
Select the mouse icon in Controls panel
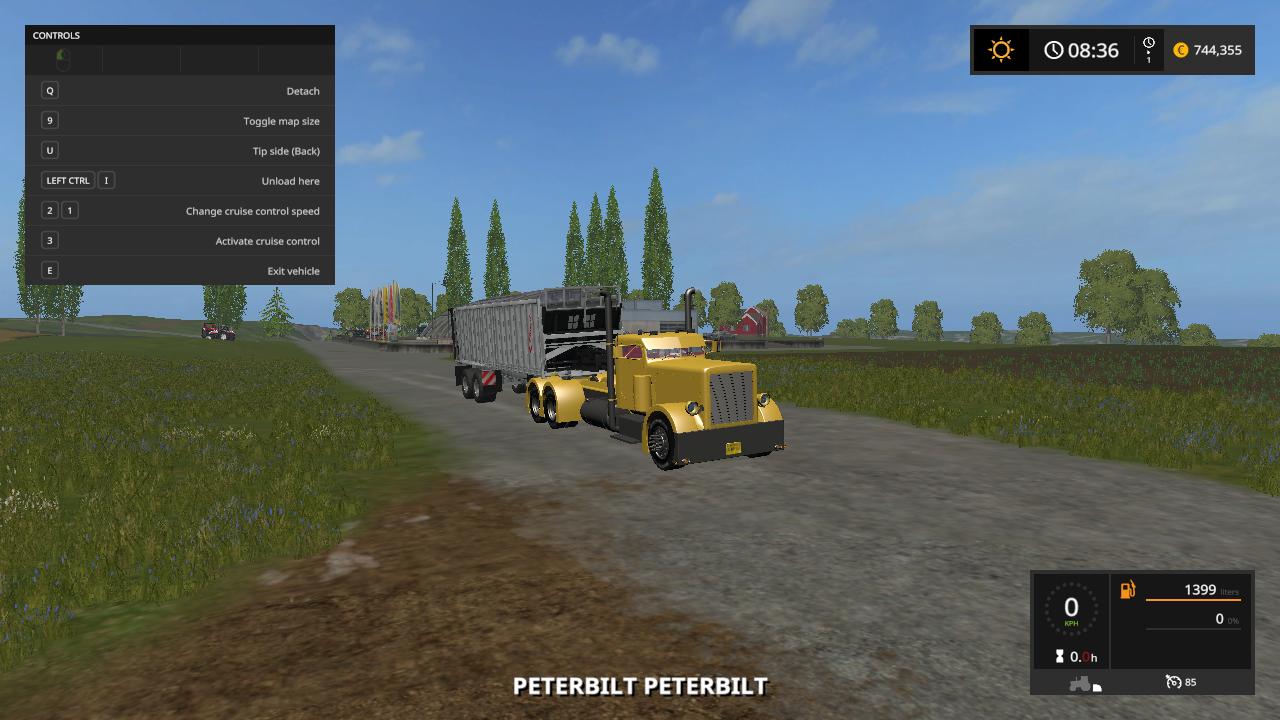(x=63, y=60)
